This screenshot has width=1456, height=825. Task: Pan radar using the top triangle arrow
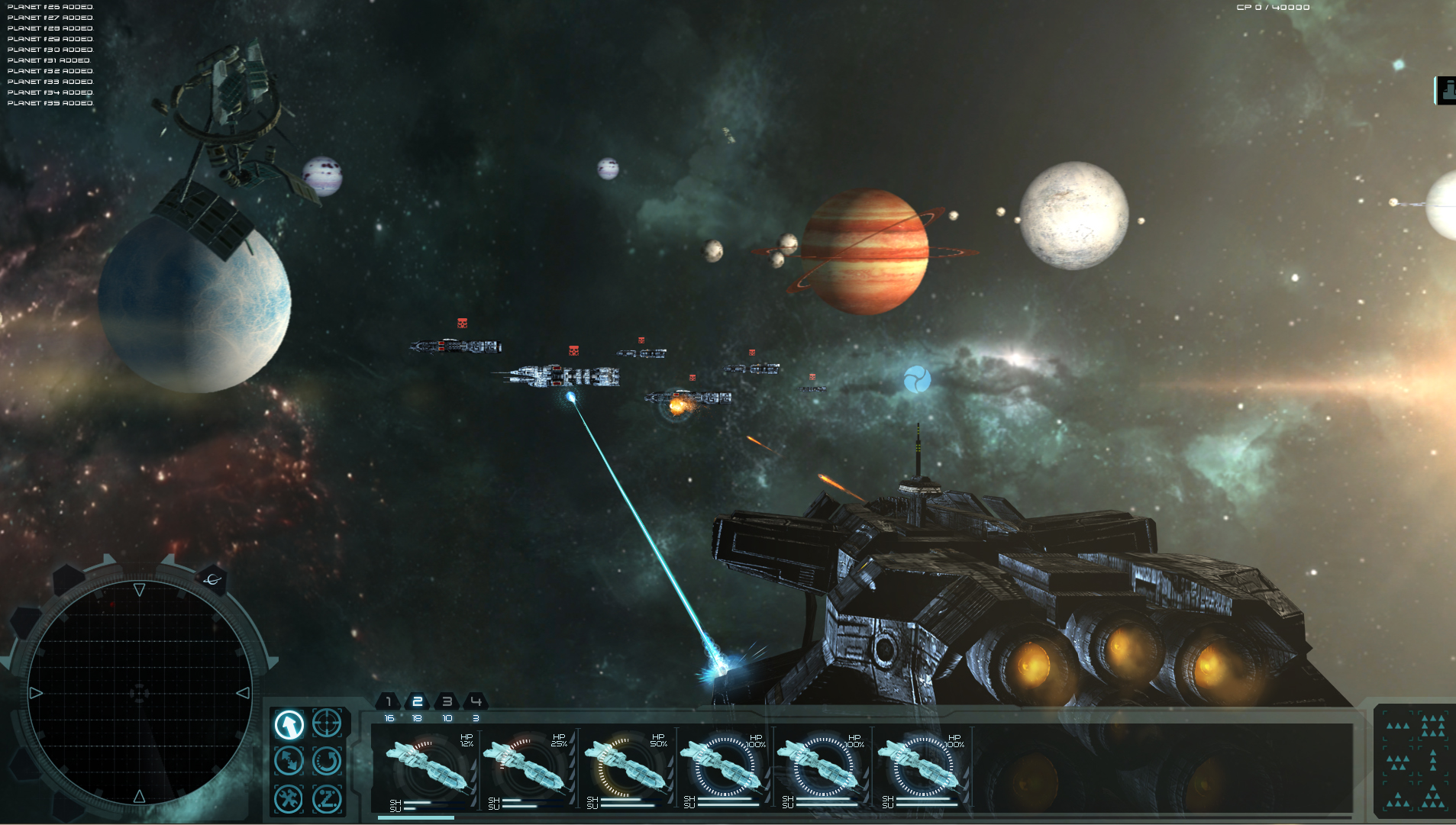click(139, 589)
